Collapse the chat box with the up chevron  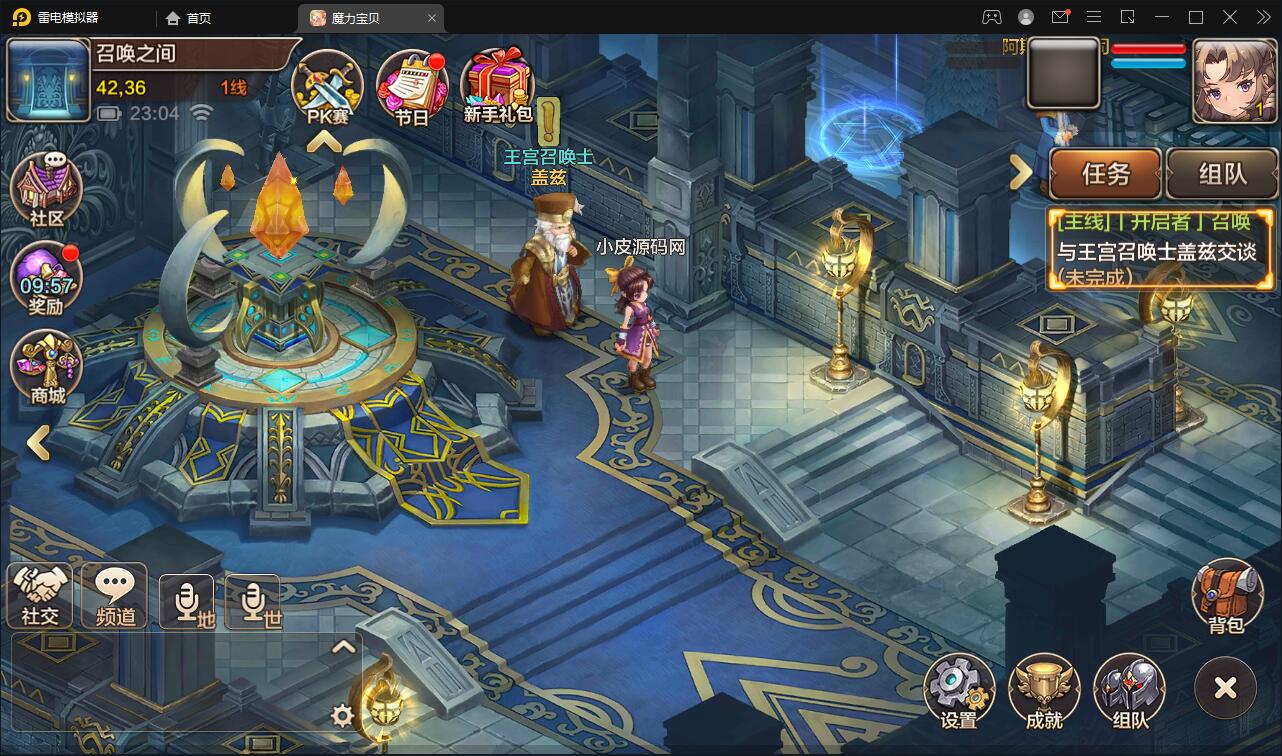click(x=345, y=646)
